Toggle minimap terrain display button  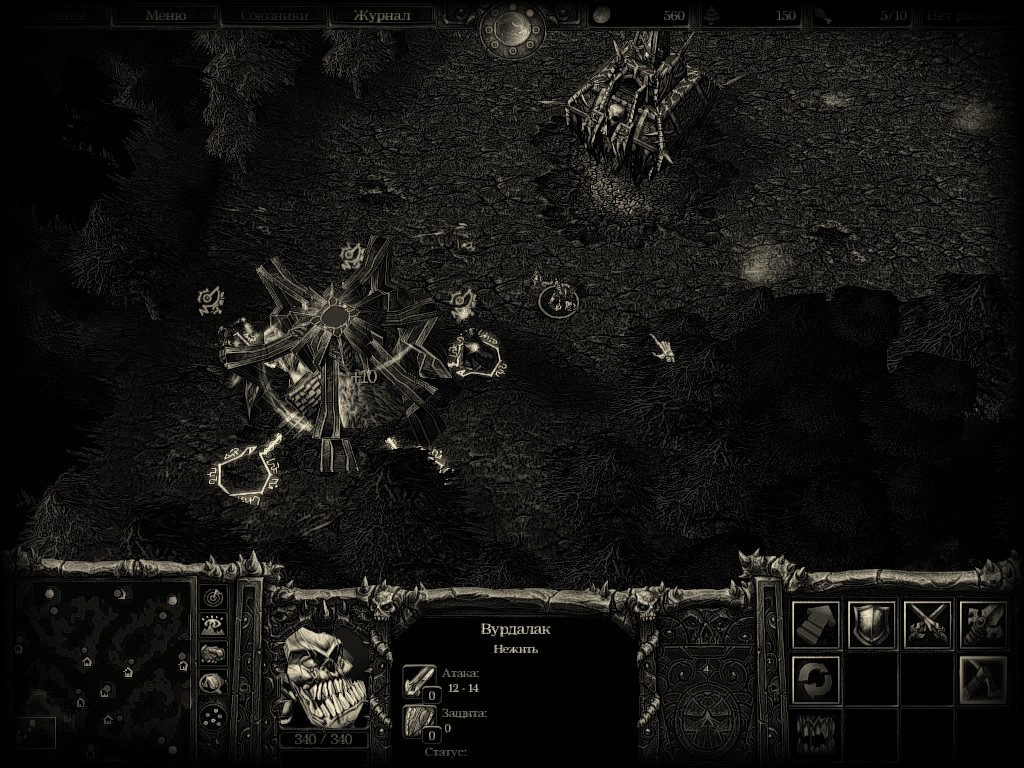pyautogui.click(x=212, y=625)
